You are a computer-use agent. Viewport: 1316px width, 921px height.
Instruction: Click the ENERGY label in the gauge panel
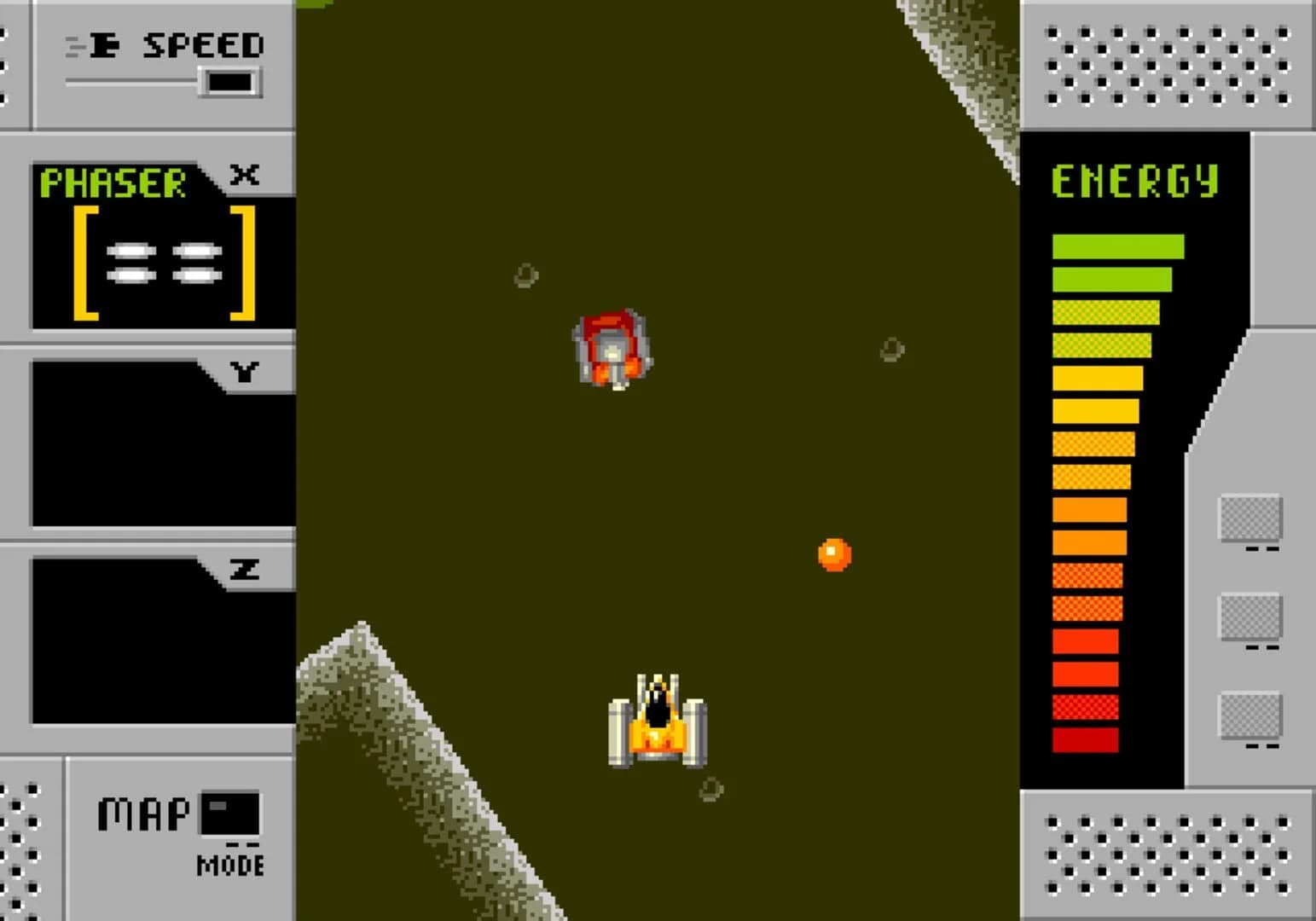pyautogui.click(x=1136, y=179)
